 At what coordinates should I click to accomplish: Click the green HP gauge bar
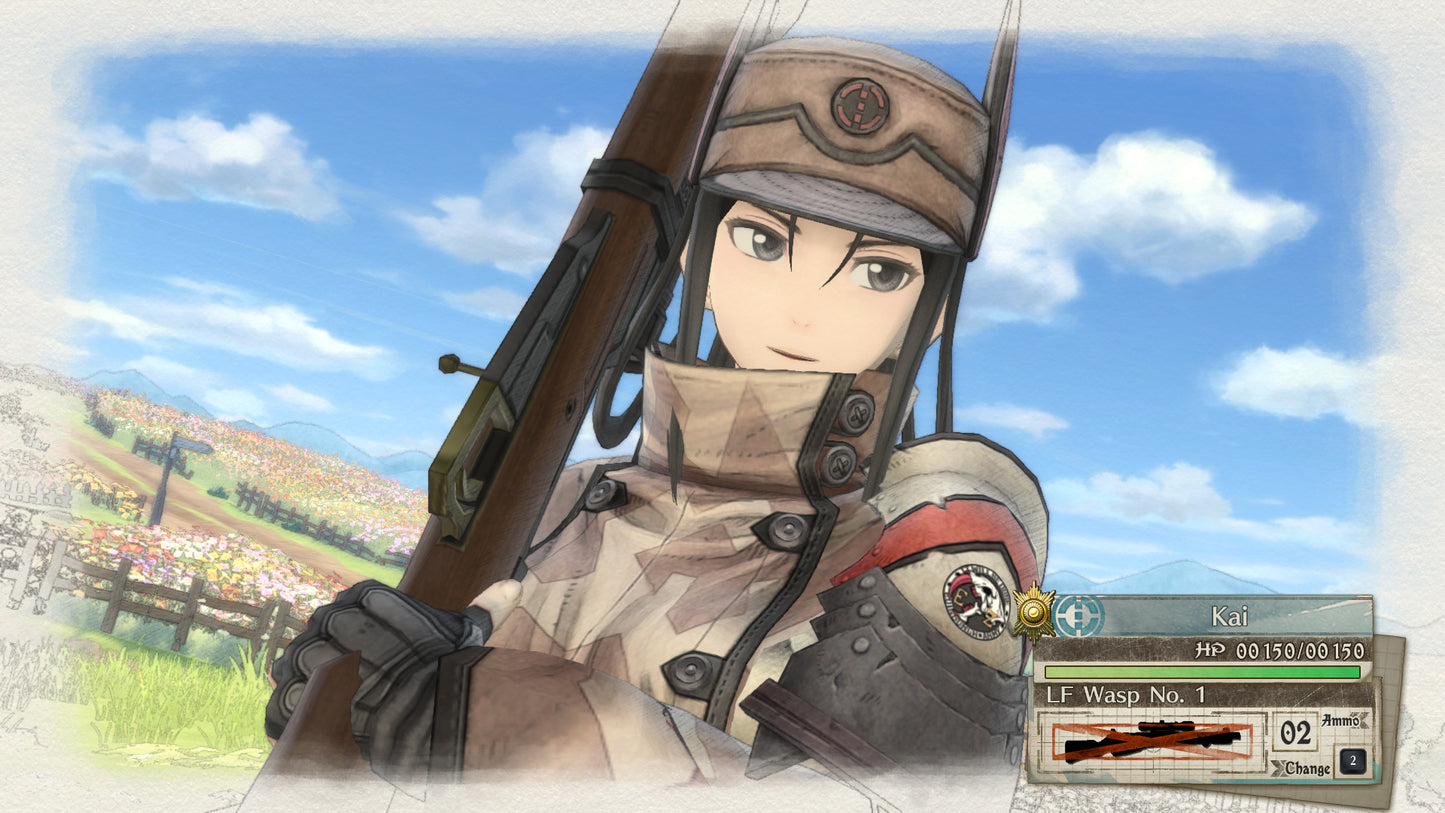tap(1200, 671)
